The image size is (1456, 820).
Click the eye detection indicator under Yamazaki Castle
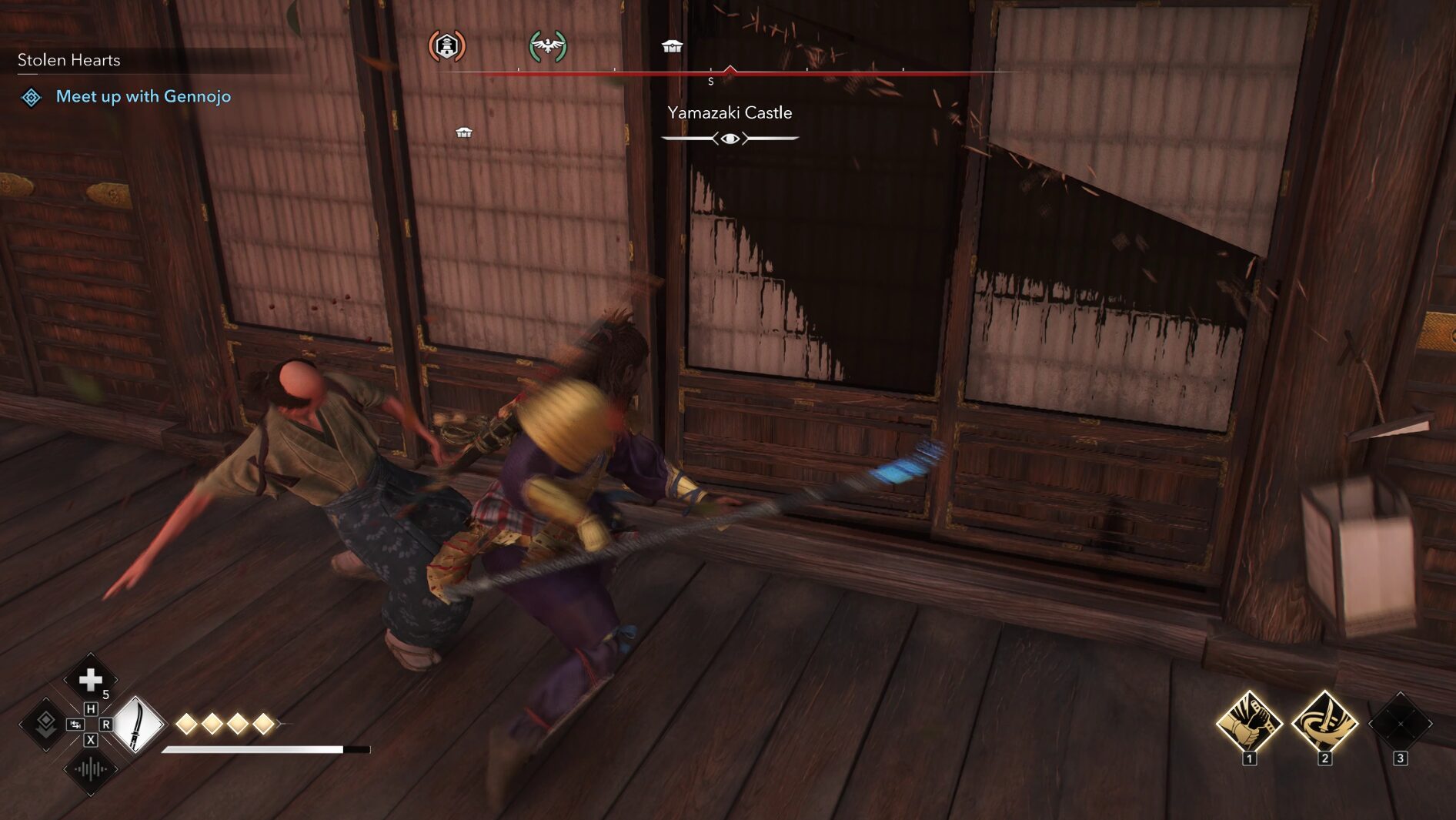730,139
